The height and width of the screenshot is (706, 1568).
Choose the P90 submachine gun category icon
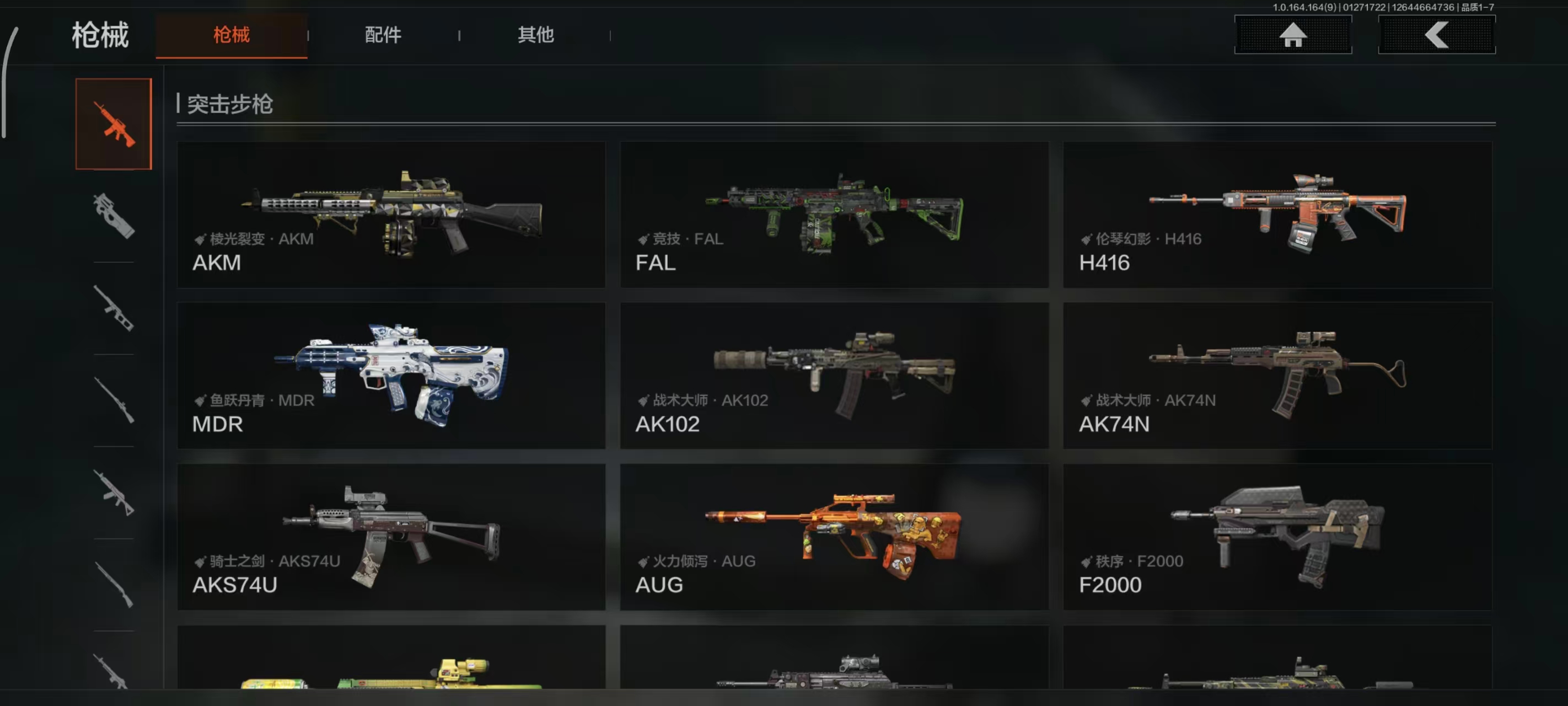(x=114, y=216)
